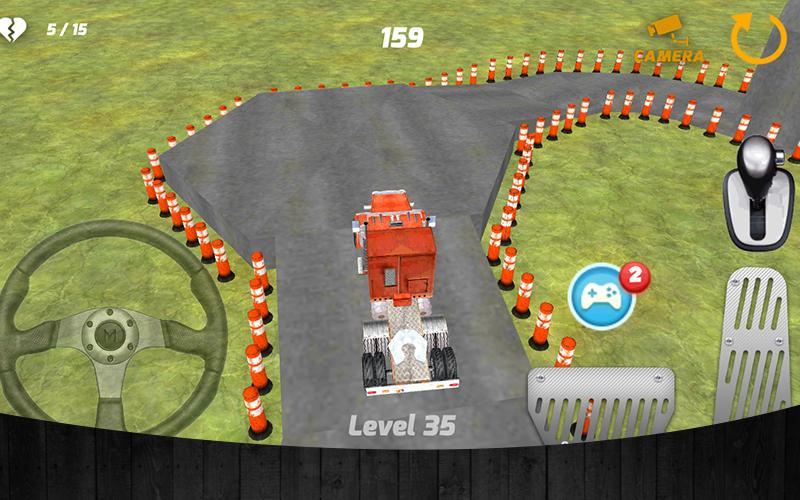Shift gears using the gear stick
This screenshot has height=500, width=800.
click(x=762, y=193)
